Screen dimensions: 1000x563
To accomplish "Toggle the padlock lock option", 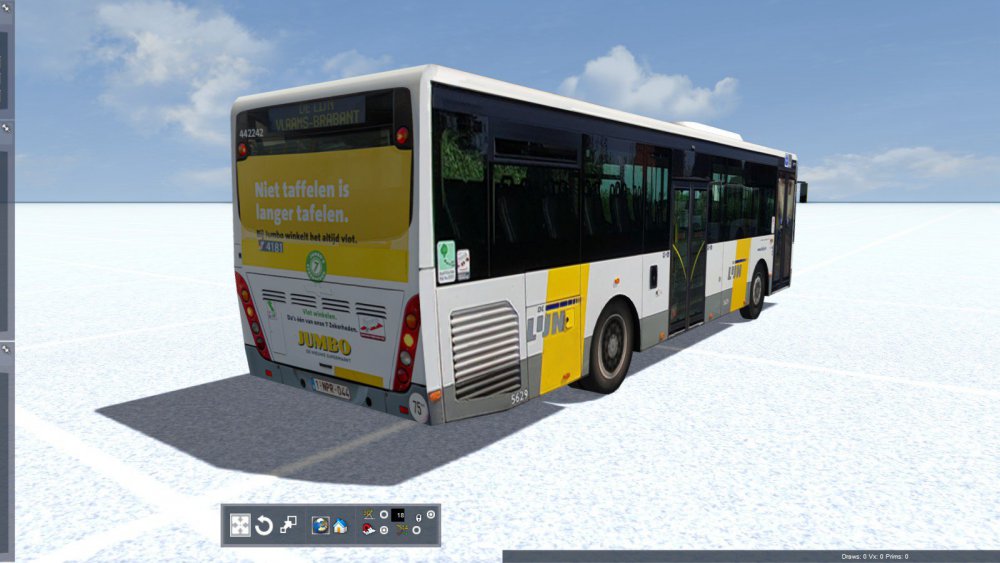I will (x=418, y=518).
